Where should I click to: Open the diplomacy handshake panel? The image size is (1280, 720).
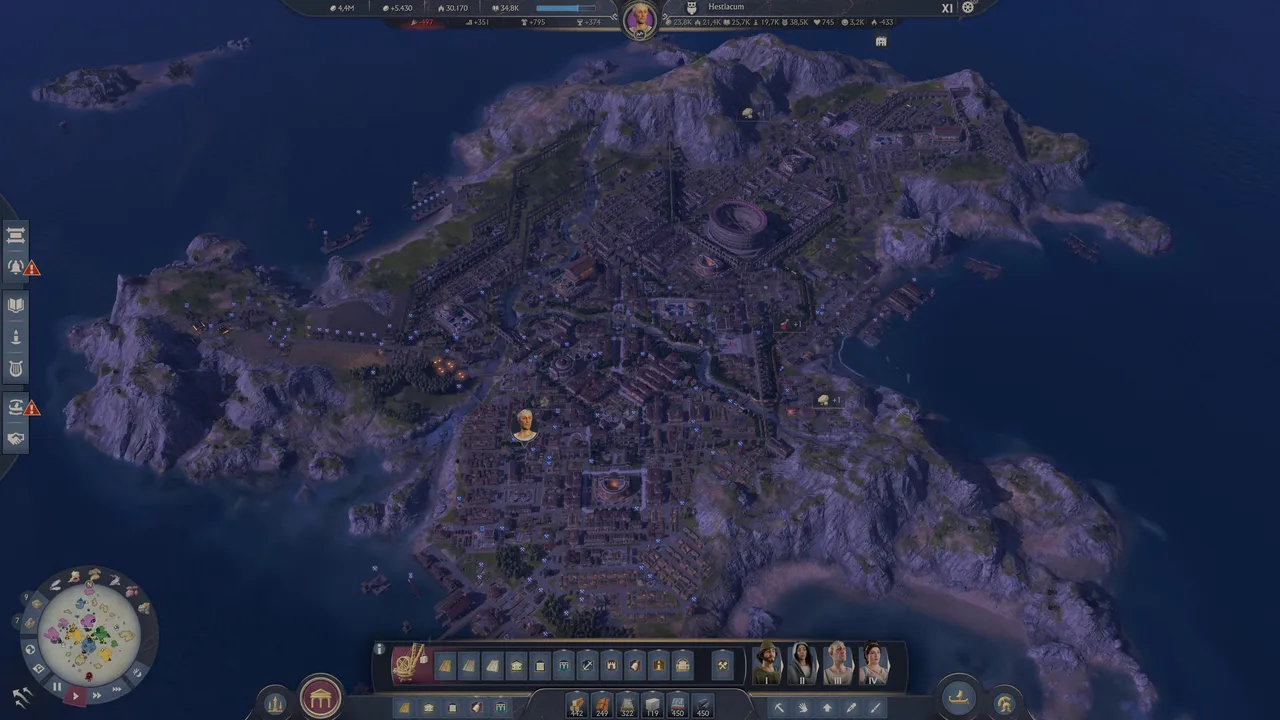point(16,438)
